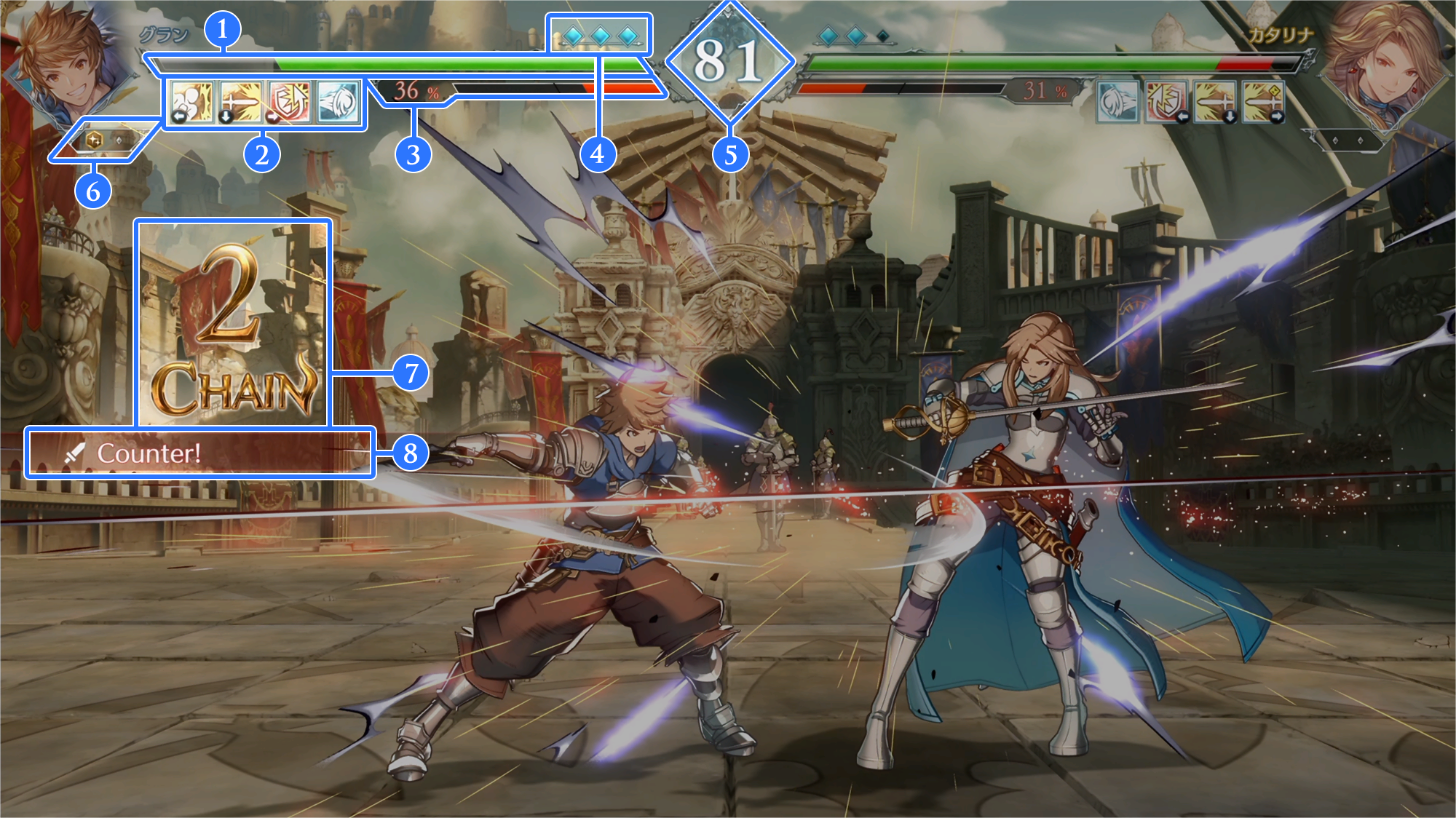Viewport: 1456px width, 818px height.
Task: Click Gran's blue whirlwind skill icon
Action: (x=339, y=102)
